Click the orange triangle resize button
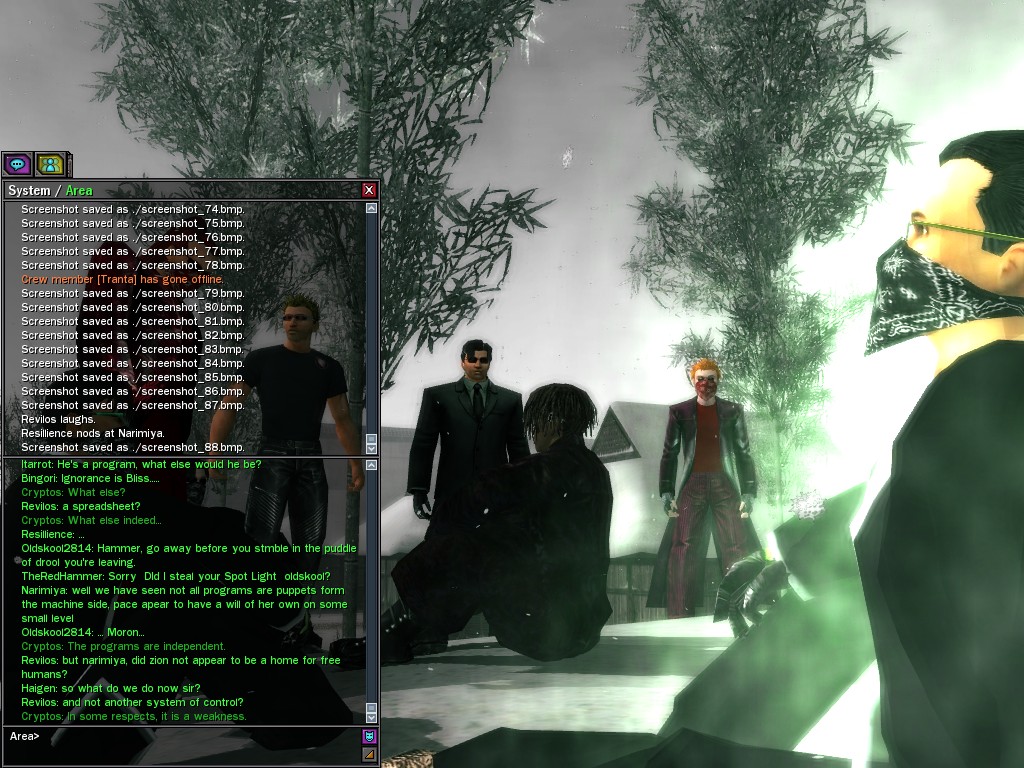 pos(369,754)
